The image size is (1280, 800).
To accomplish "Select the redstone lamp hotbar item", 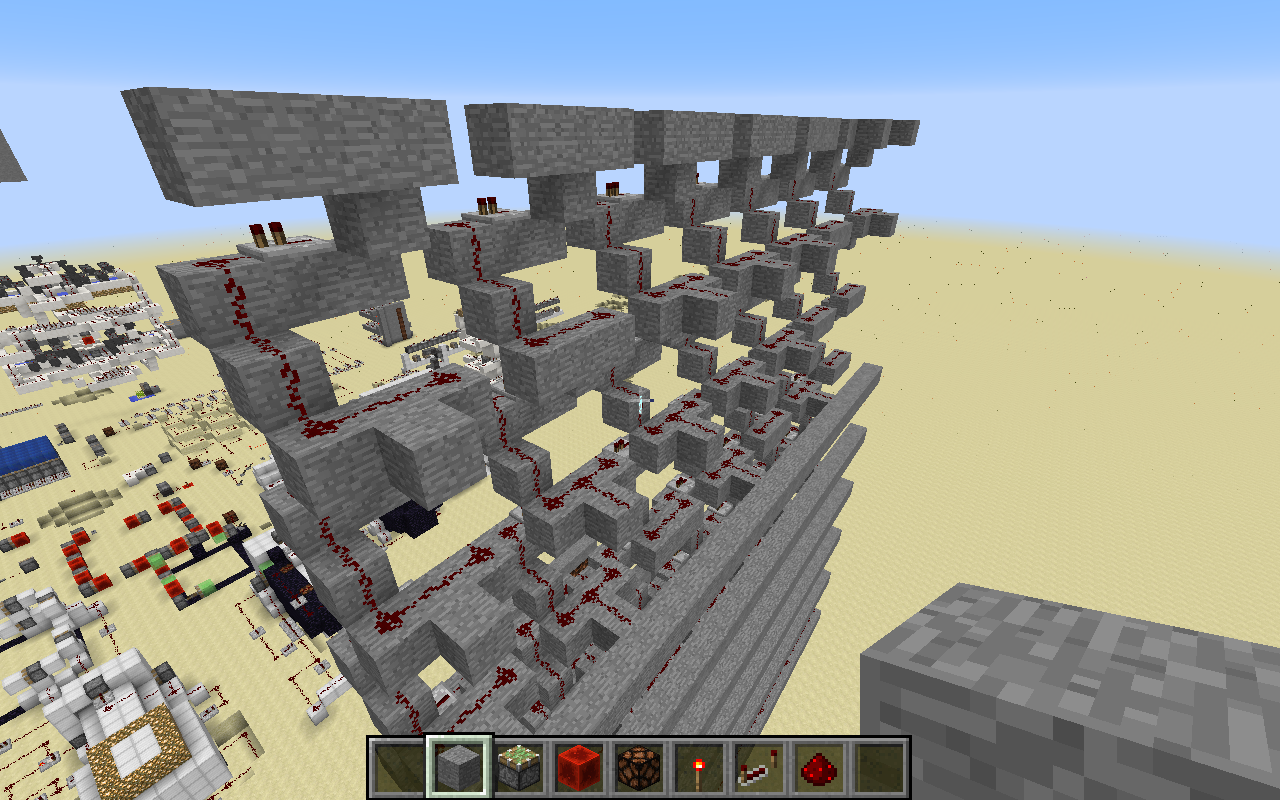I will coord(639,765).
